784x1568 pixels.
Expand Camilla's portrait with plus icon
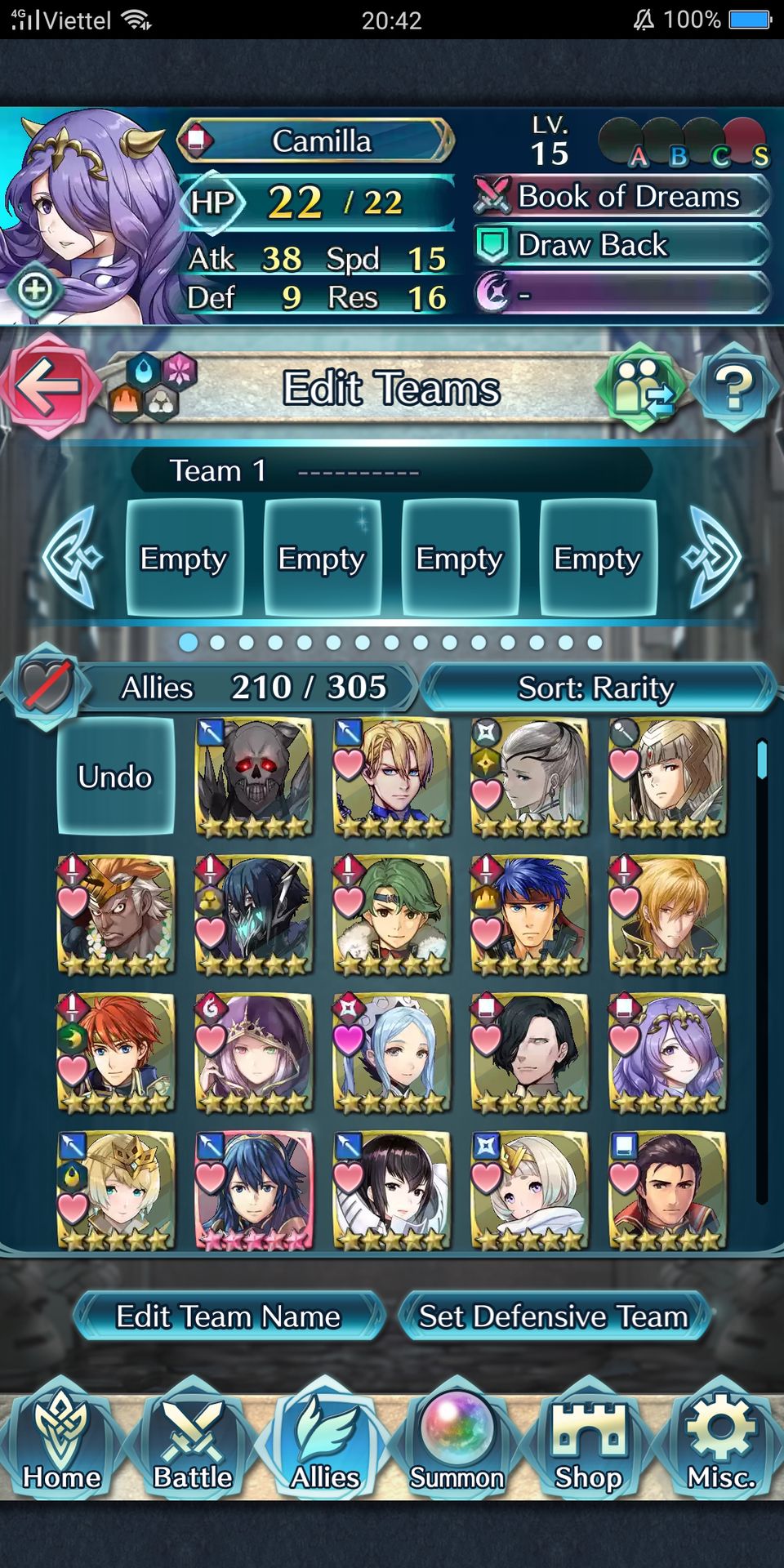click(x=35, y=290)
